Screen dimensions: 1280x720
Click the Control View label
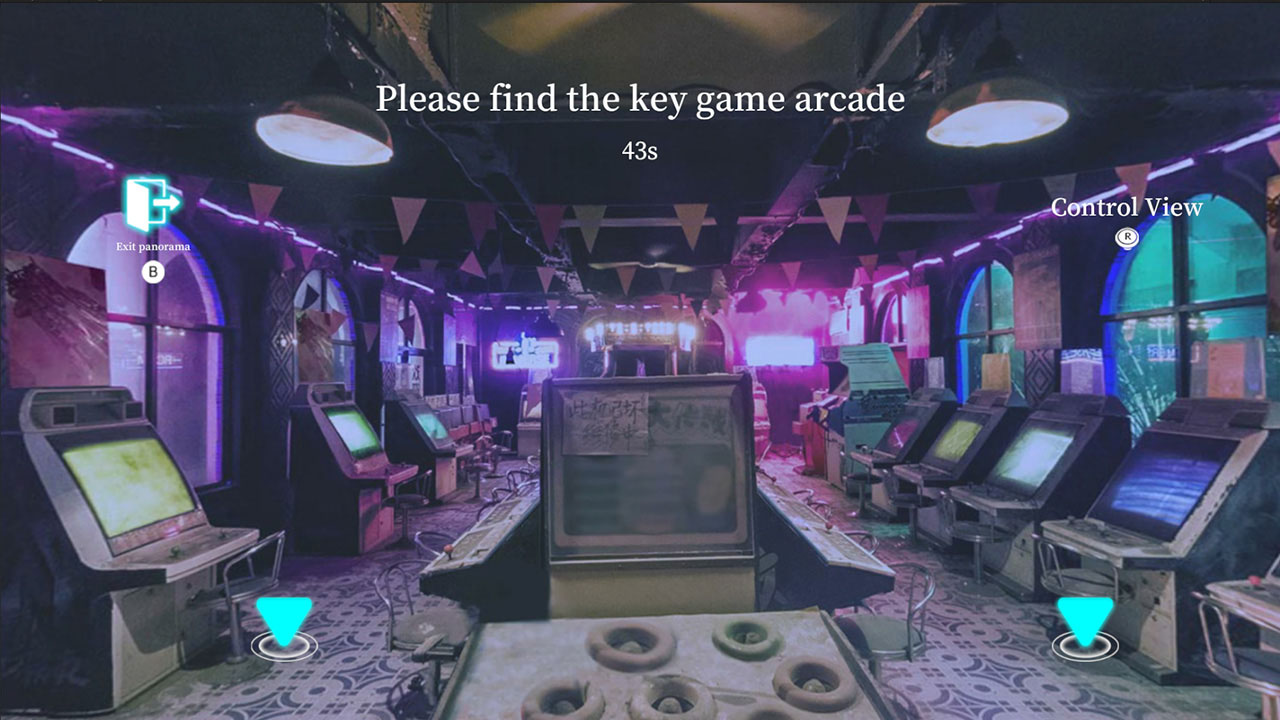[1126, 208]
